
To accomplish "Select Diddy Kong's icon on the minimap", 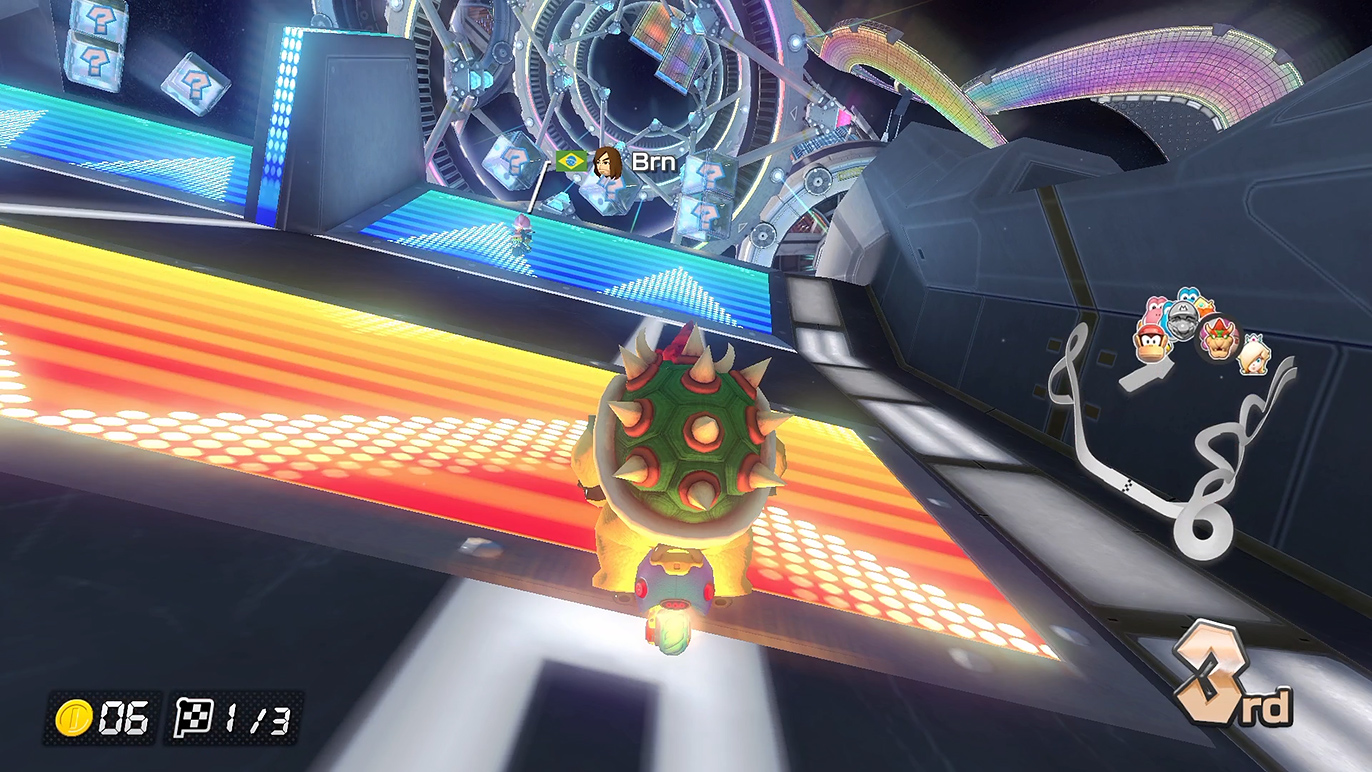I will [x=1152, y=343].
